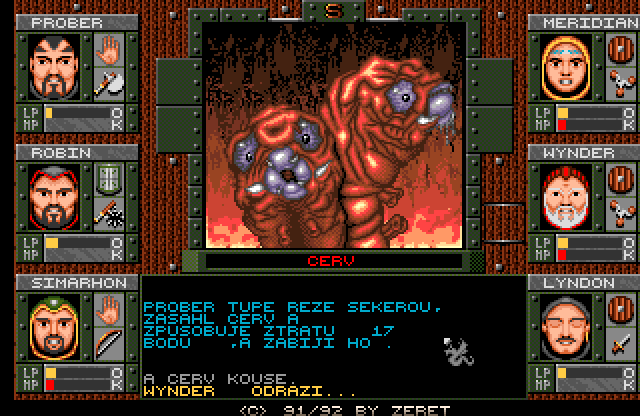The height and width of the screenshot is (416, 640).
Task: Select Robin's square shield slot
Action: point(107,180)
